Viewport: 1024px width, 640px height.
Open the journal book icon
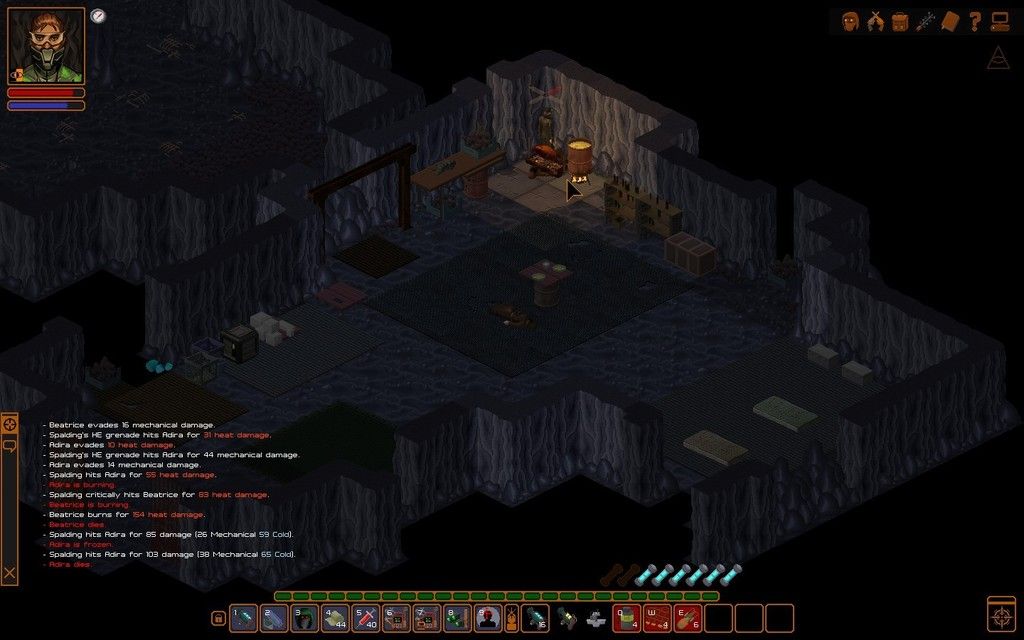click(x=950, y=21)
